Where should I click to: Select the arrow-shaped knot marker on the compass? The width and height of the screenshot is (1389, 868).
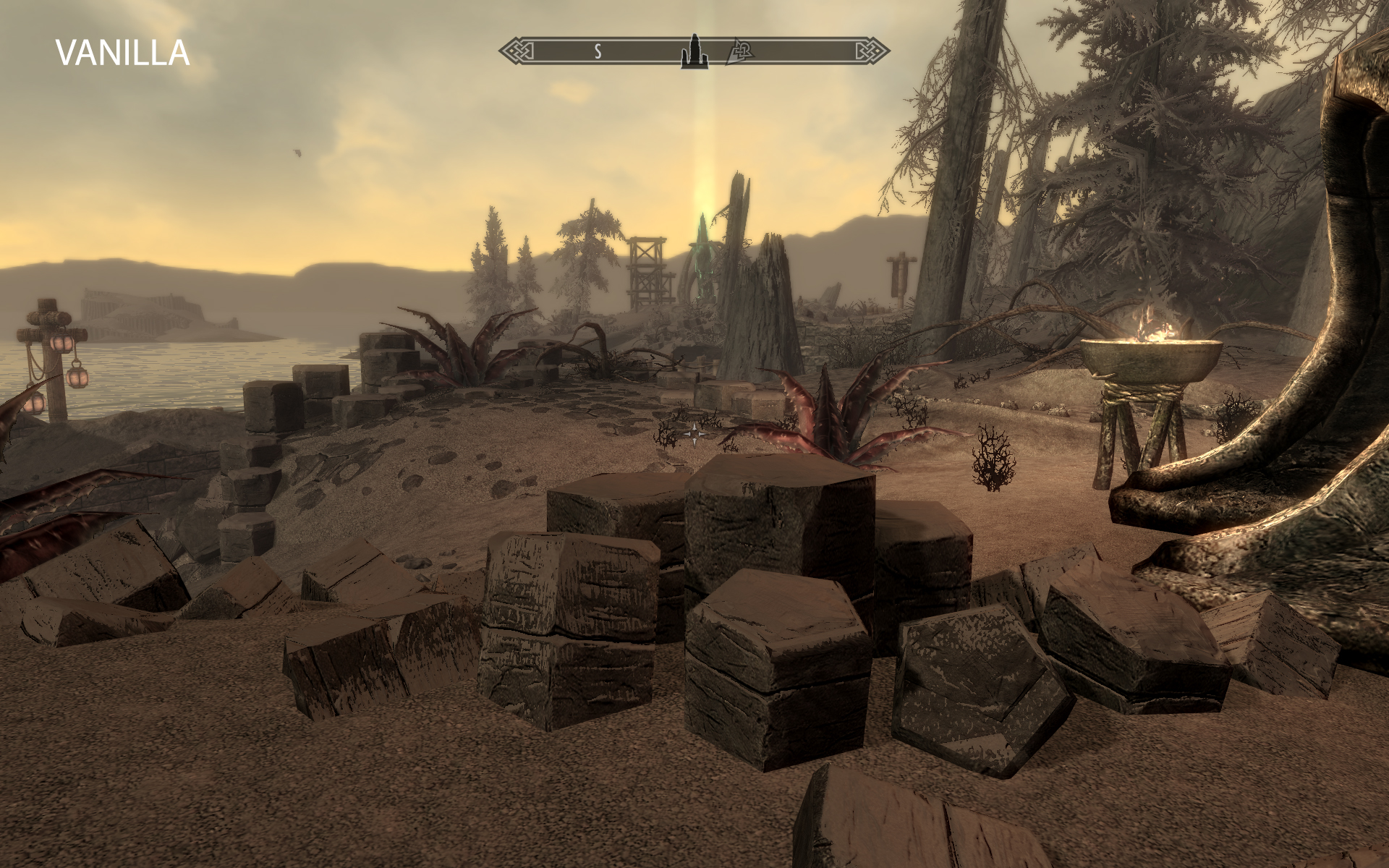(739, 51)
